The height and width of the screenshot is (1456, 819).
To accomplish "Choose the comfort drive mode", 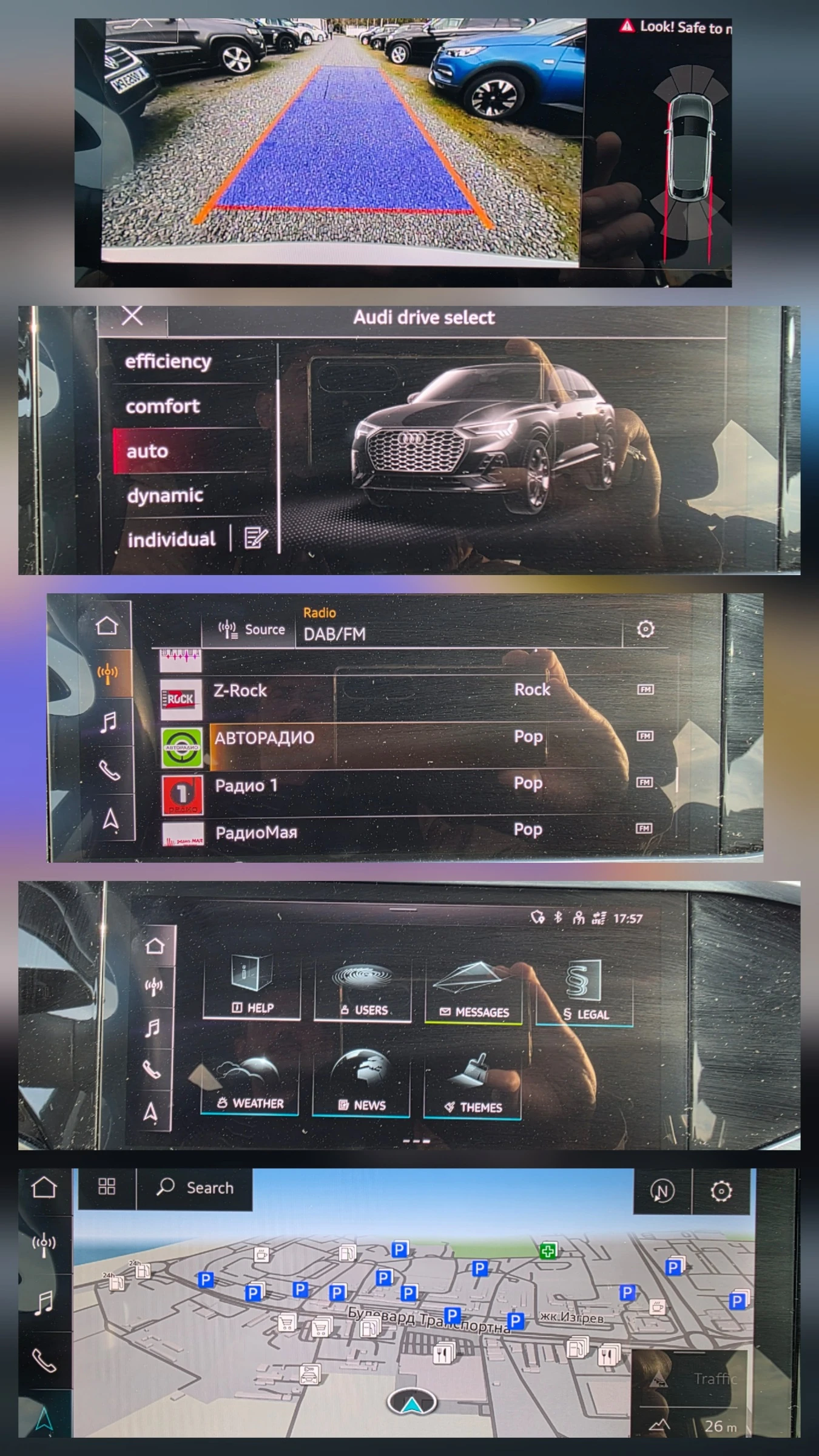I will pyautogui.click(x=163, y=406).
